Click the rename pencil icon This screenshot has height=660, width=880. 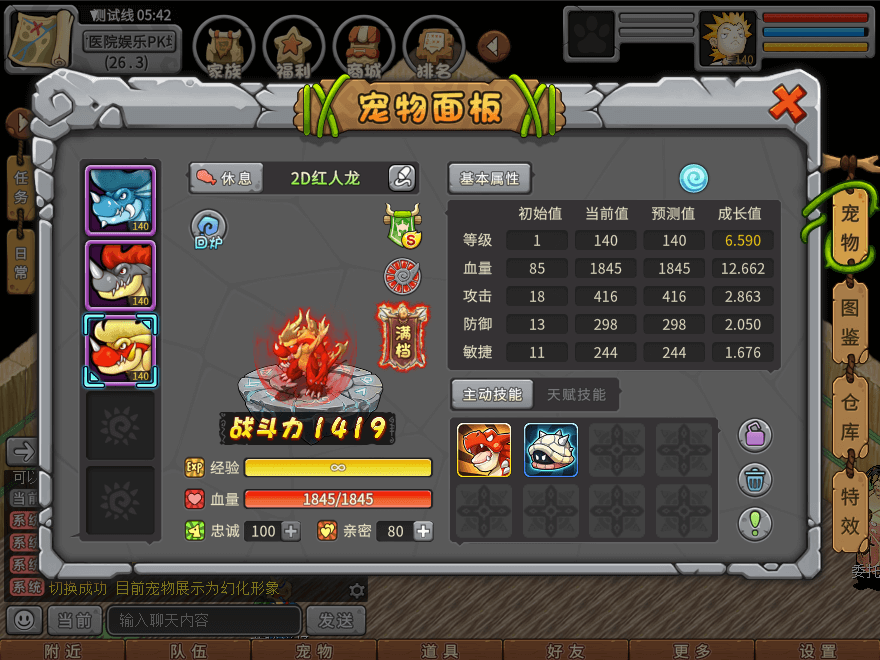(402, 178)
